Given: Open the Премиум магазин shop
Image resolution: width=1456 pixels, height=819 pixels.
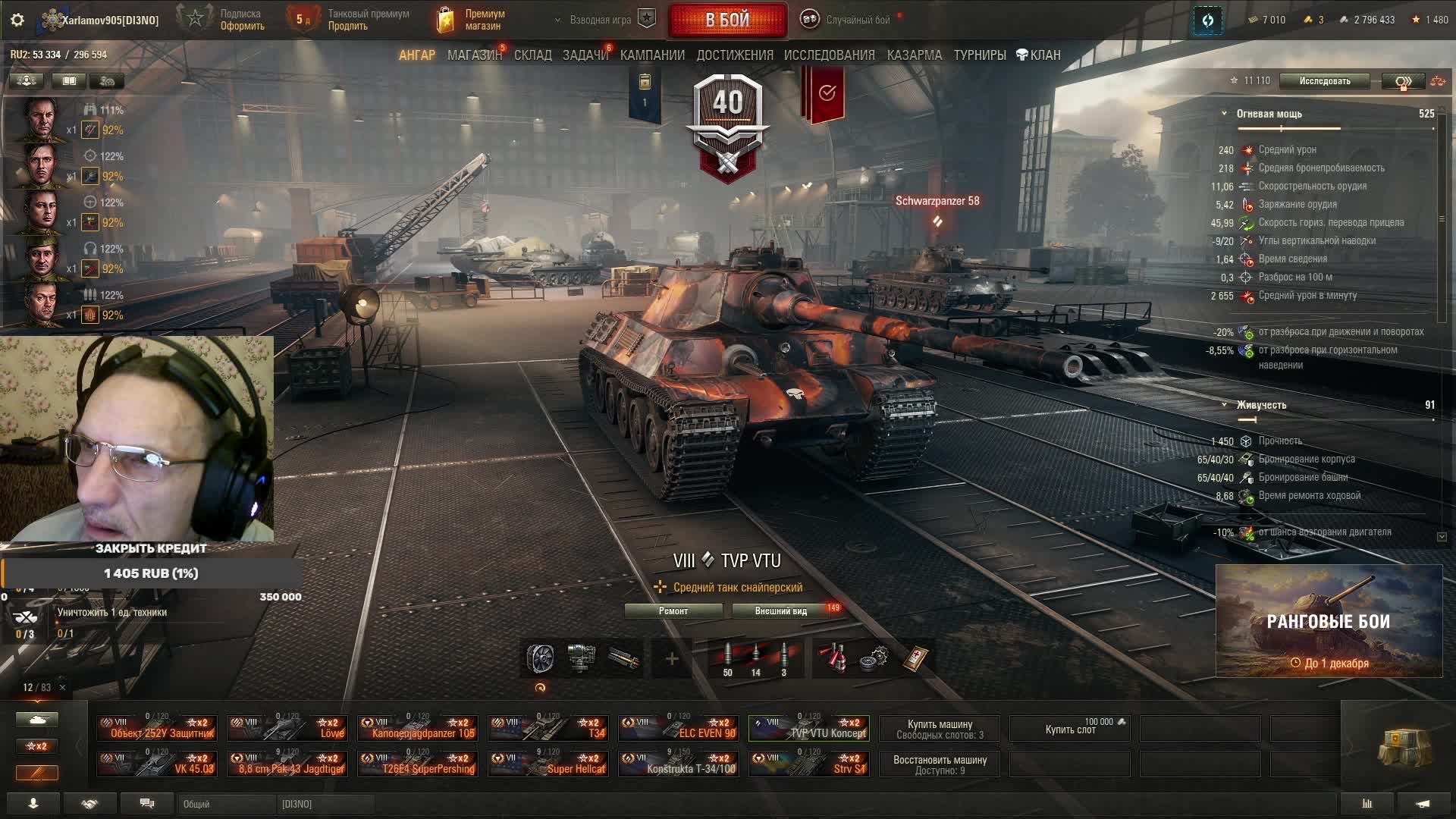Looking at the screenshot, I should pos(472,20).
